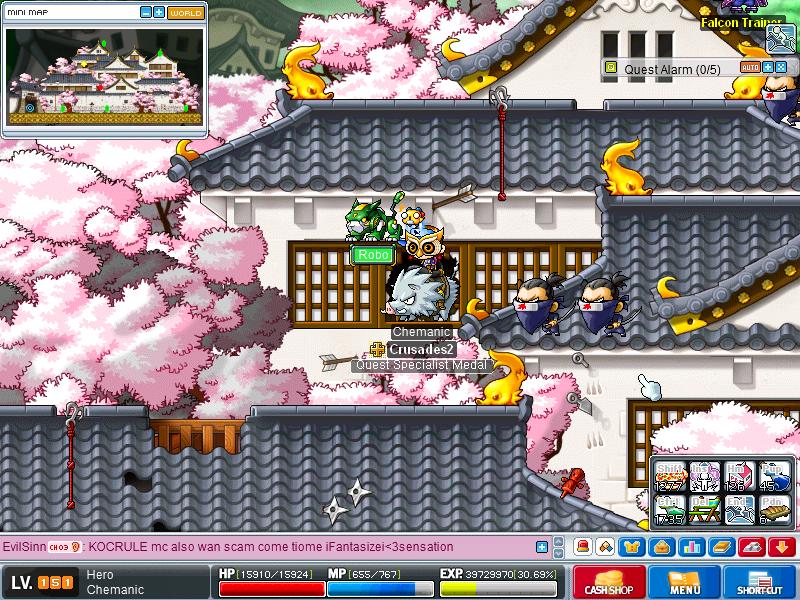Shrink the minimap with the minus button
This screenshot has height=600, width=800.
point(146,13)
